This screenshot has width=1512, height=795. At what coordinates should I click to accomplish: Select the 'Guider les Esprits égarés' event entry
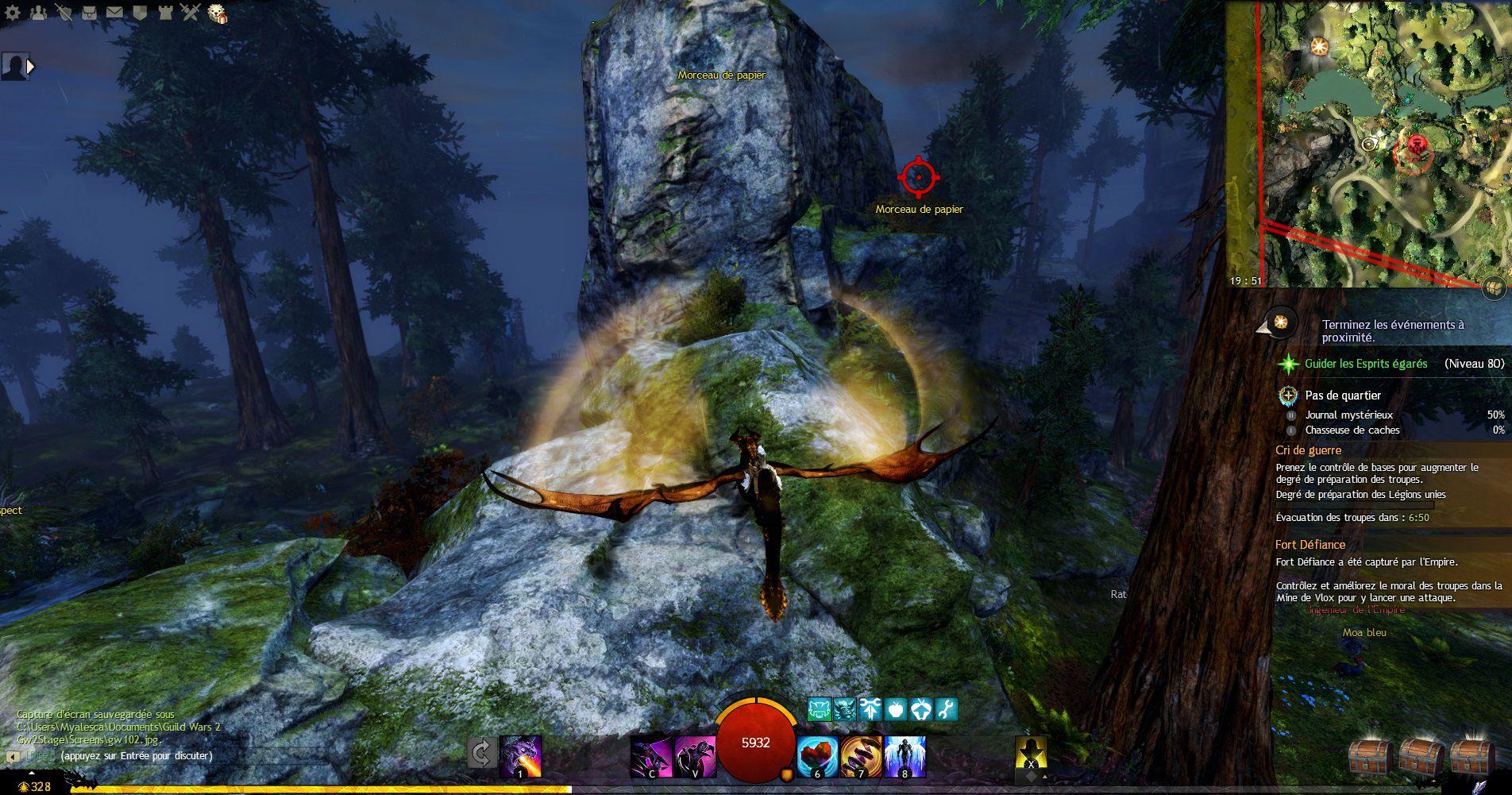pos(1366,364)
